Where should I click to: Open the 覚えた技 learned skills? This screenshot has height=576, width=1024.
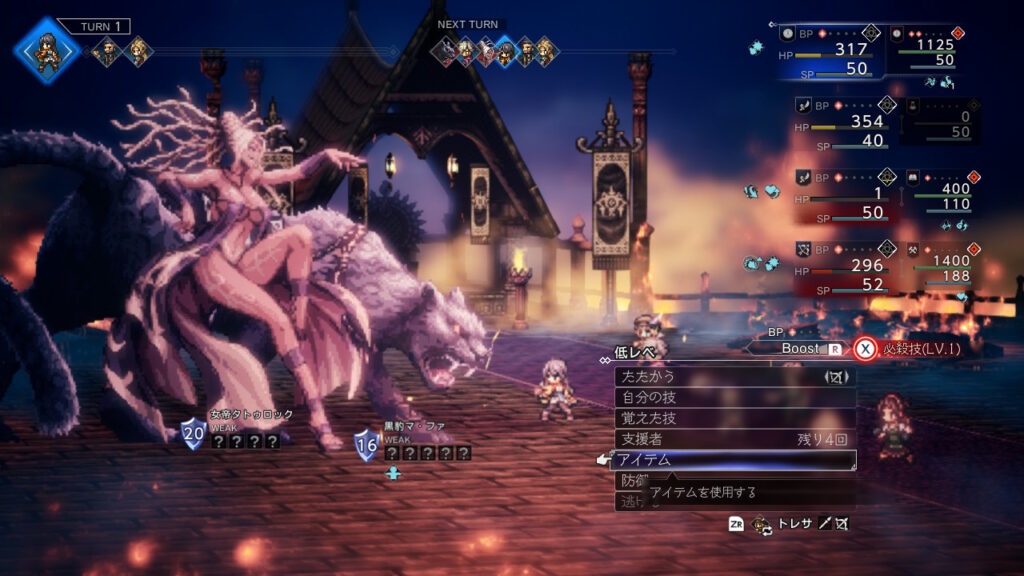(734, 418)
